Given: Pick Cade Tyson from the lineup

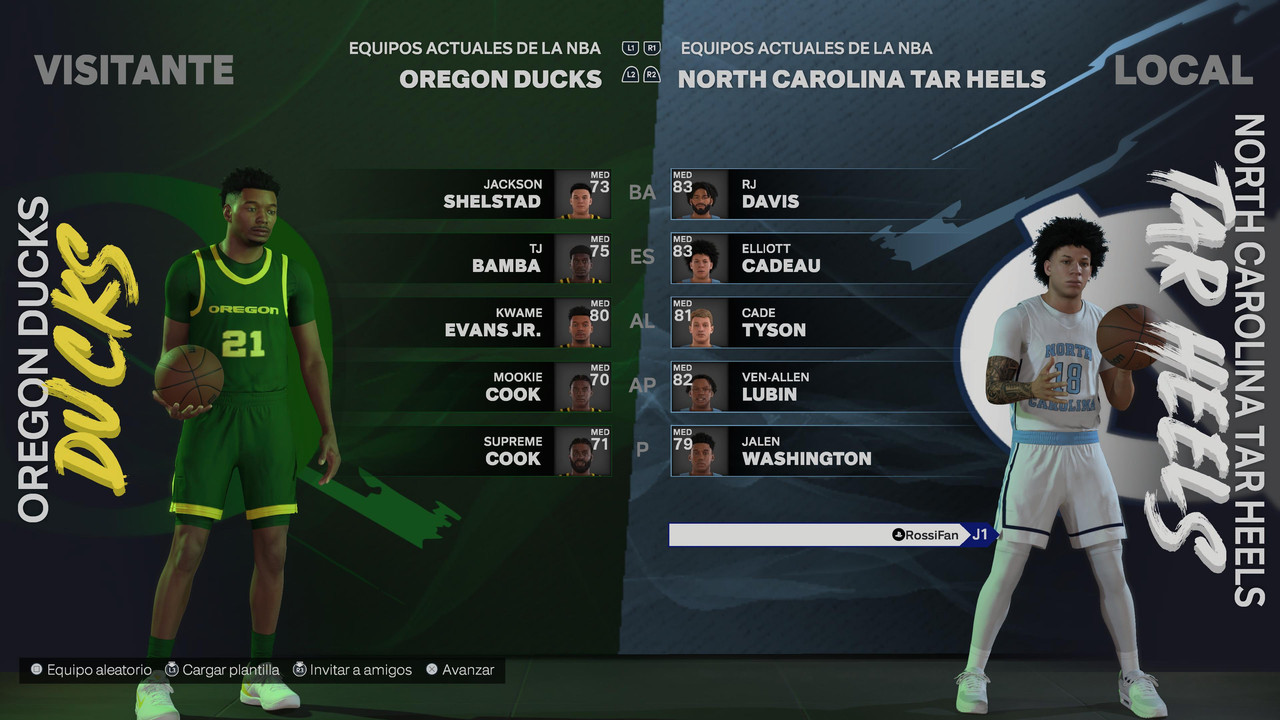Looking at the screenshot, I should click(x=800, y=322).
